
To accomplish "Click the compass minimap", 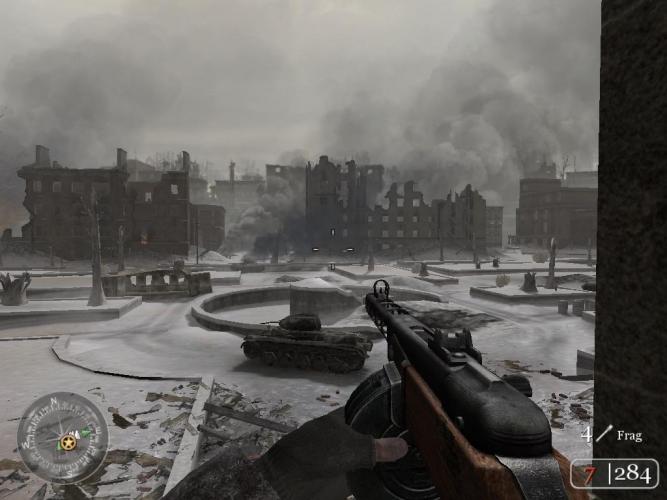I will pyautogui.click(x=62, y=437).
